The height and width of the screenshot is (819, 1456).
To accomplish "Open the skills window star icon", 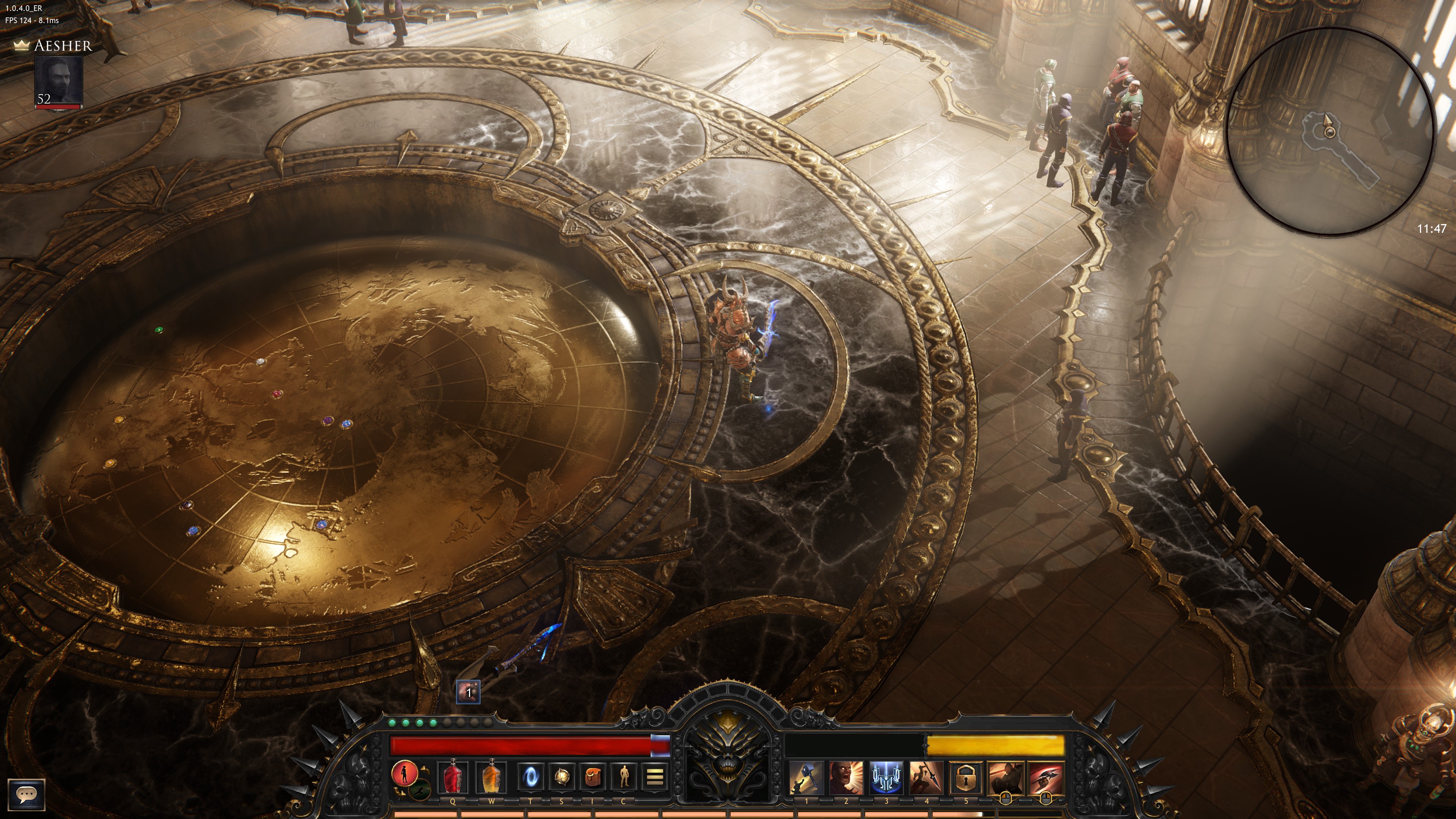I will [x=561, y=778].
